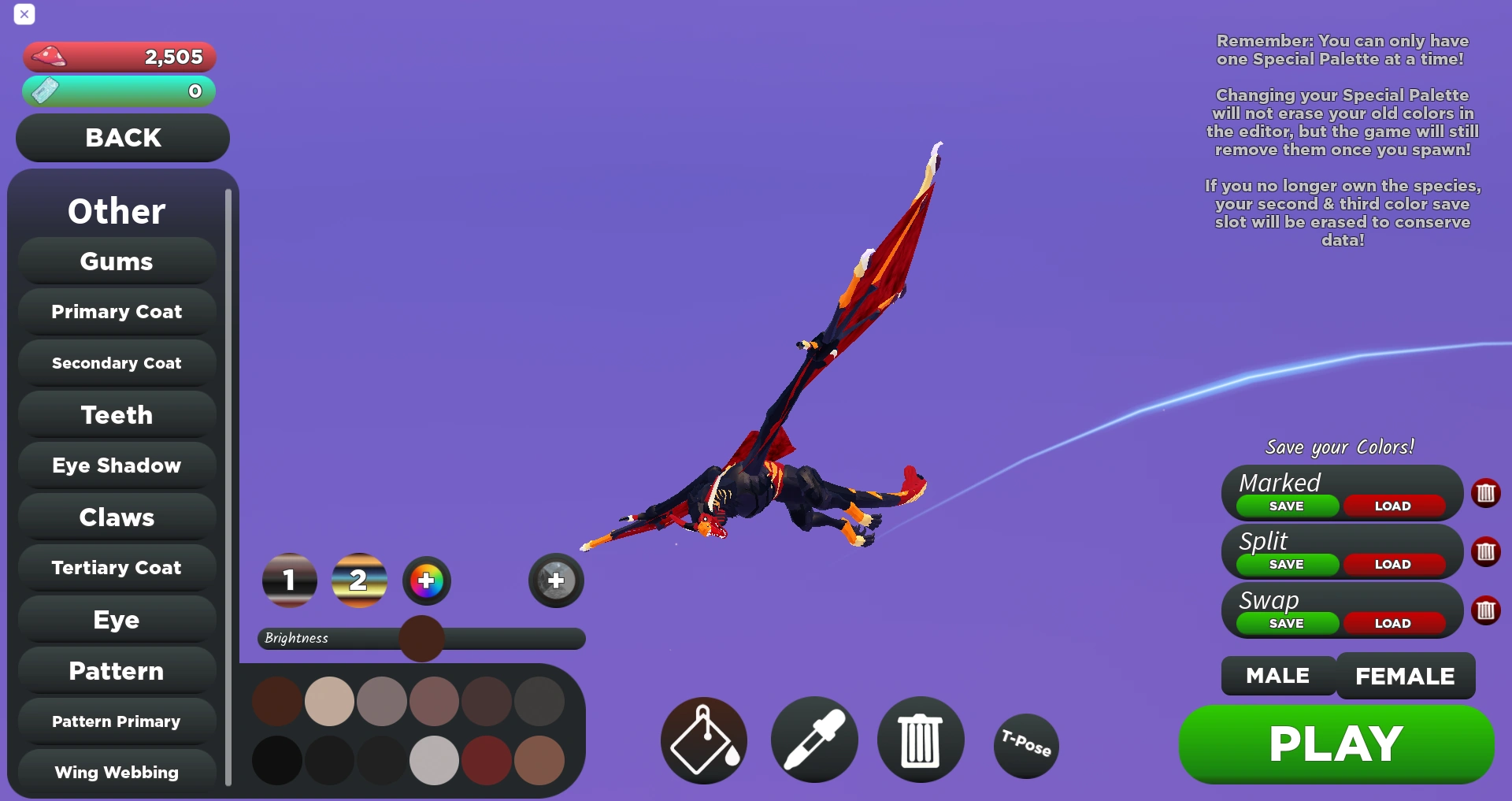Image resolution: width=1512 pixels, height=801 pixels.
Task: Delete the Swap color save
Action: [x=1487, y=610]
